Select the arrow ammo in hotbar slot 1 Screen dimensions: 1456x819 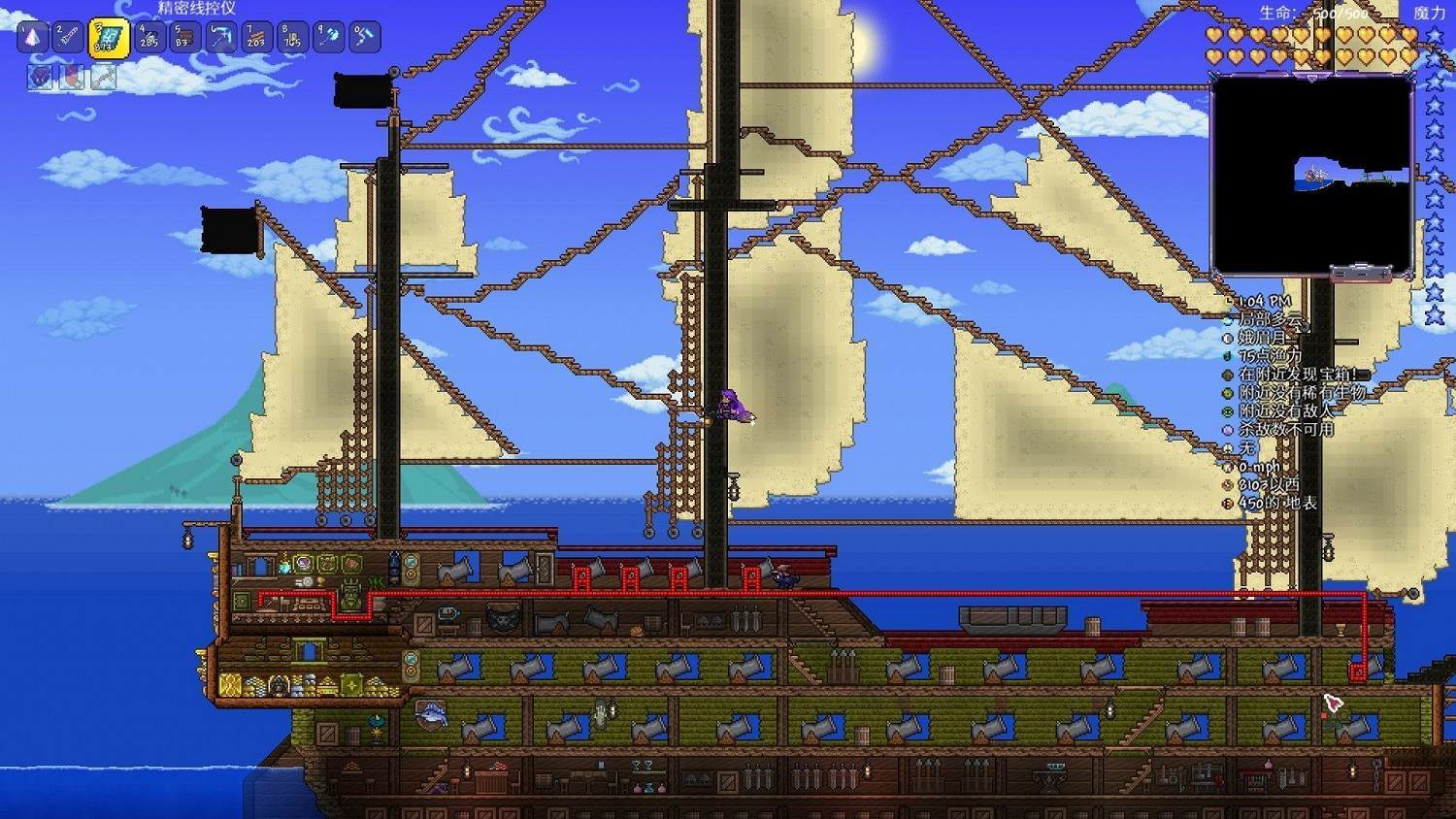click(34, 37)
